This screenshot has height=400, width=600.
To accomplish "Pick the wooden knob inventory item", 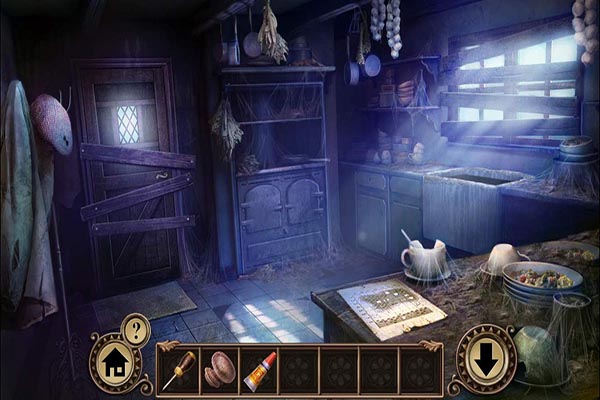I will pos(218,369).
